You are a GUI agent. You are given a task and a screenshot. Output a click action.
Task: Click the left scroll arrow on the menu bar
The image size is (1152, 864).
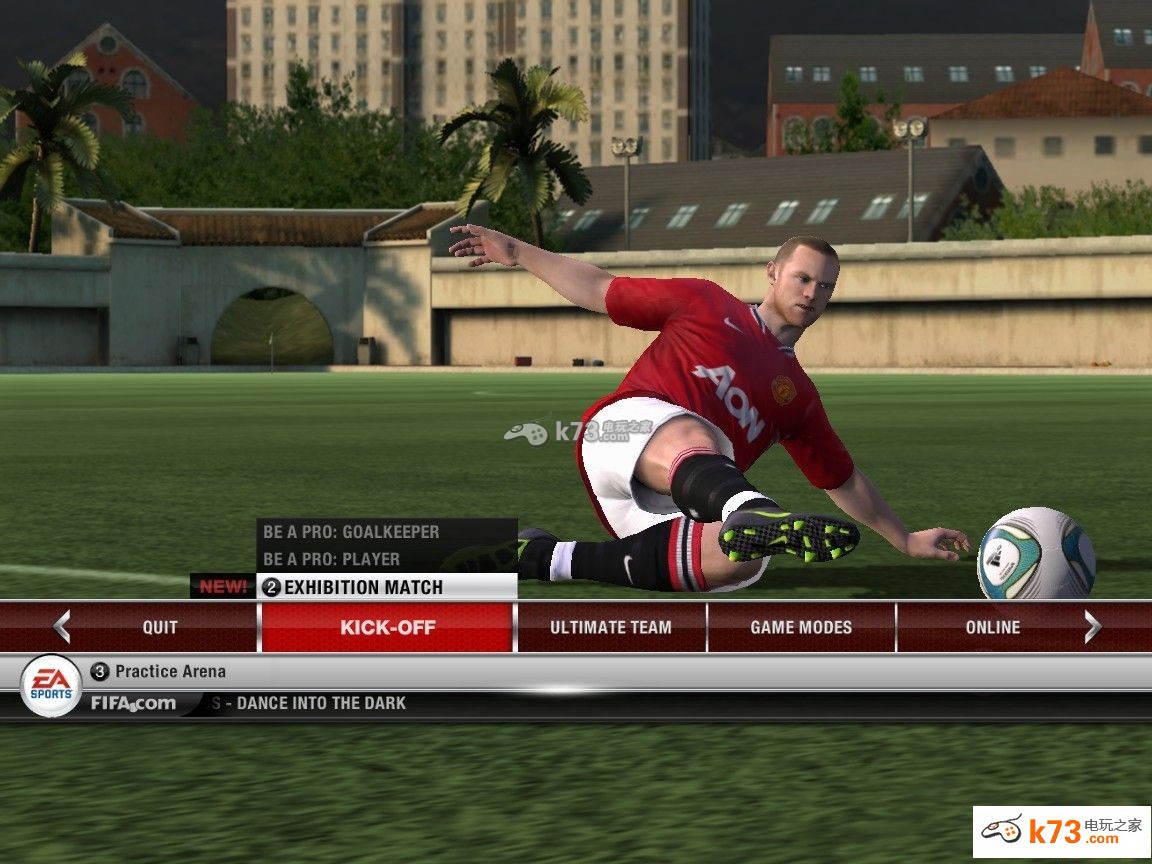tap(62, 627)
